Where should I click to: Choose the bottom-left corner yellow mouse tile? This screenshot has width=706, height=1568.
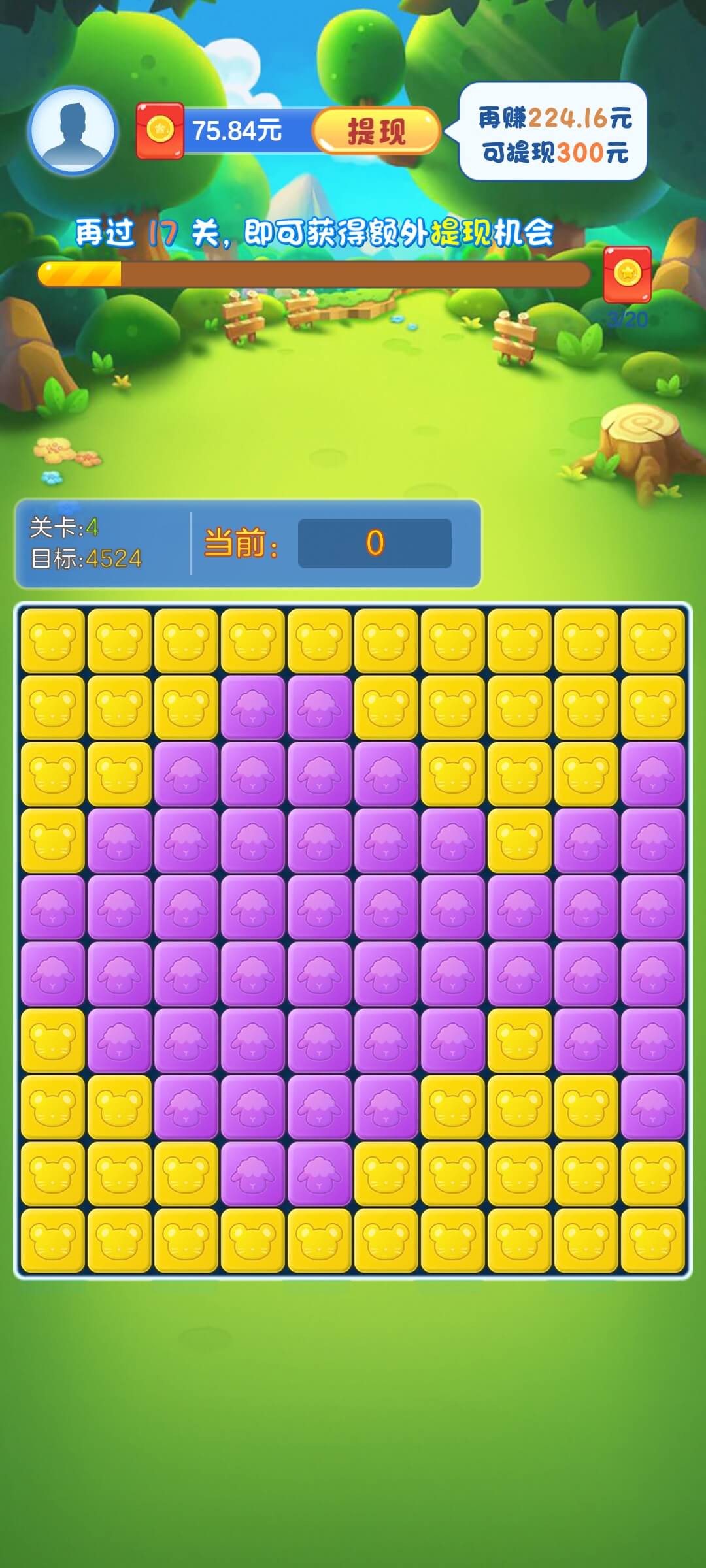53,1240
